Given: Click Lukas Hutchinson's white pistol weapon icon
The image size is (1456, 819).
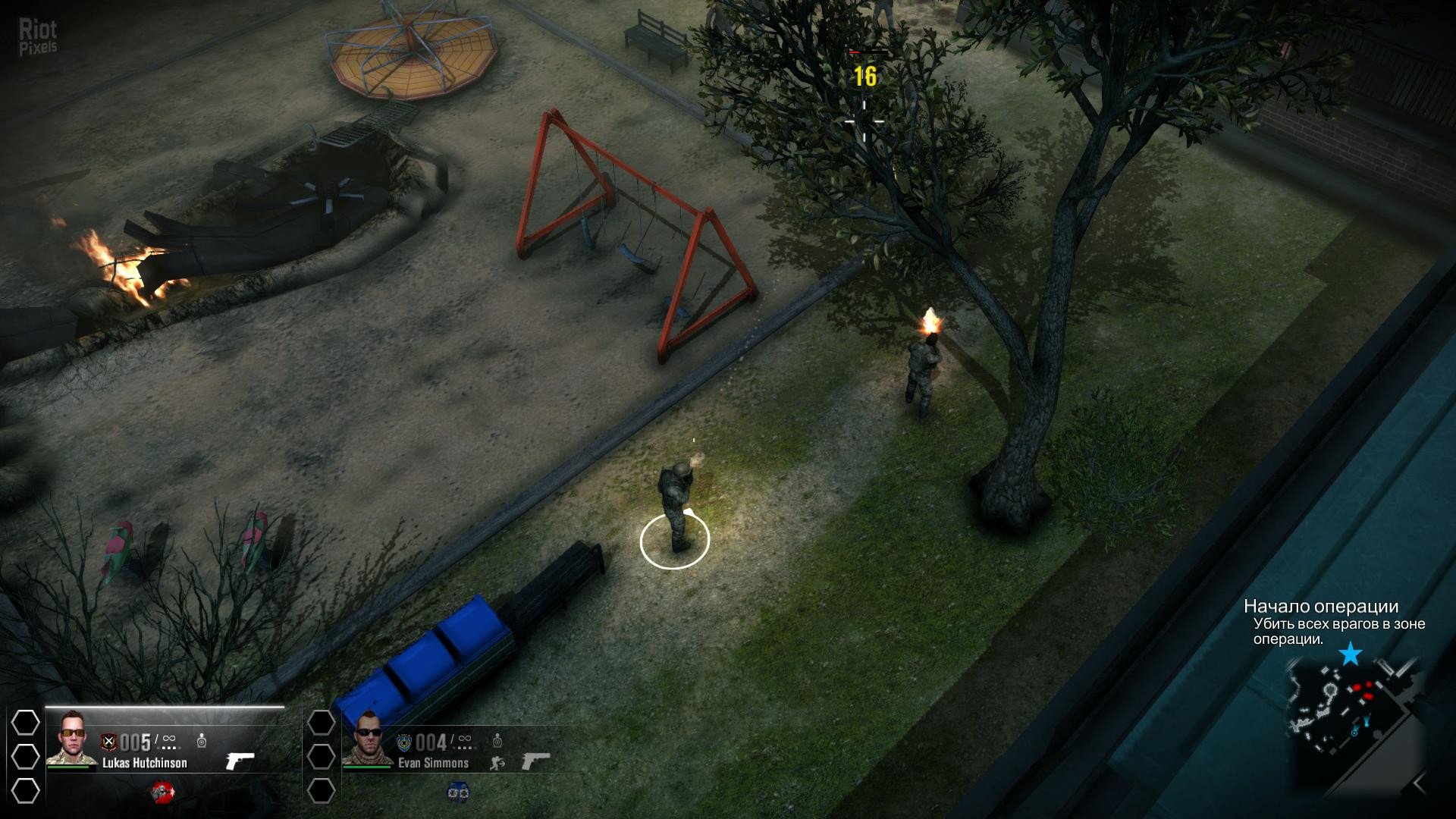Looking at the screenshot, I should tap(240, 761).
